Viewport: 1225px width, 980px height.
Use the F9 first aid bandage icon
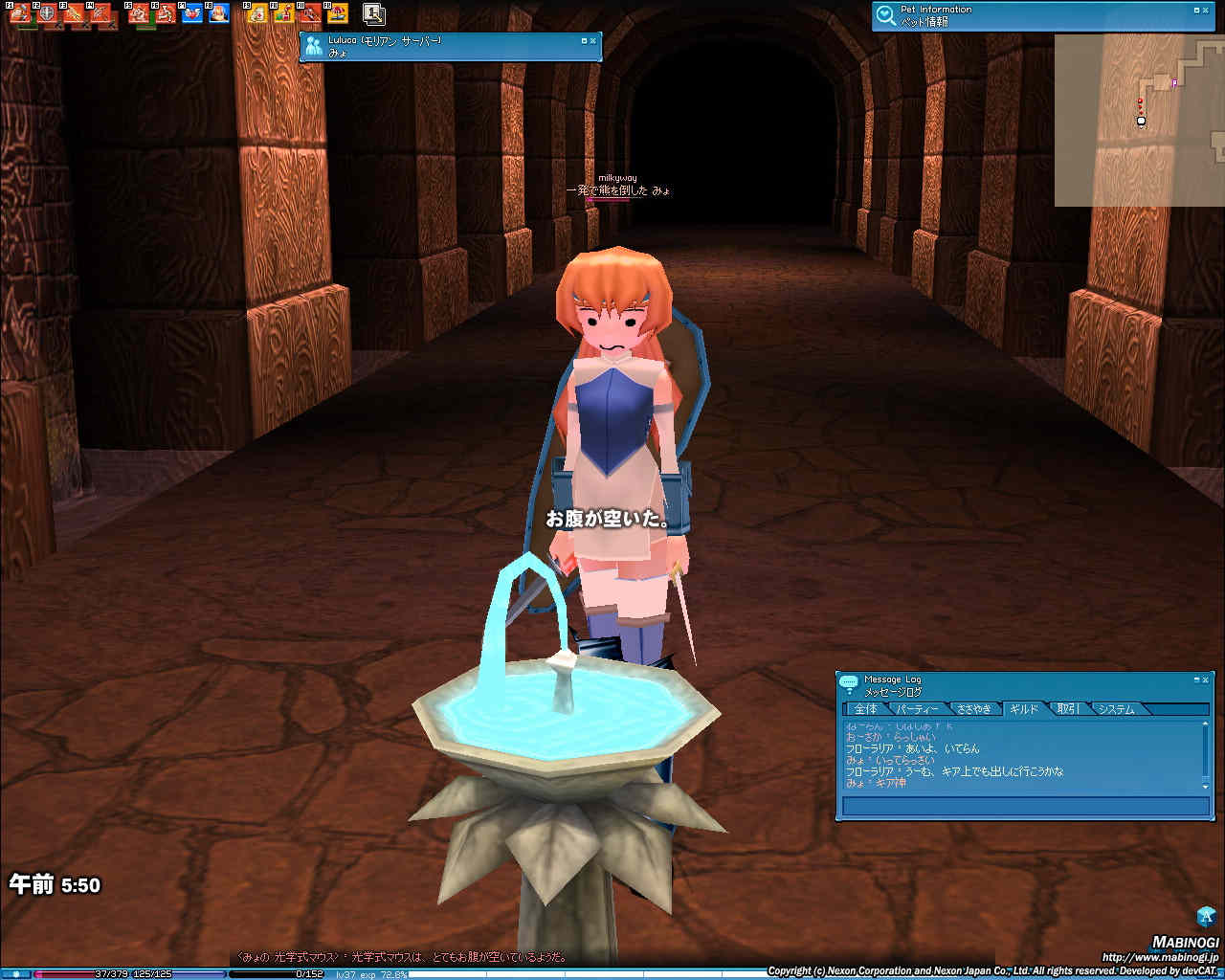tap(256, 14)
